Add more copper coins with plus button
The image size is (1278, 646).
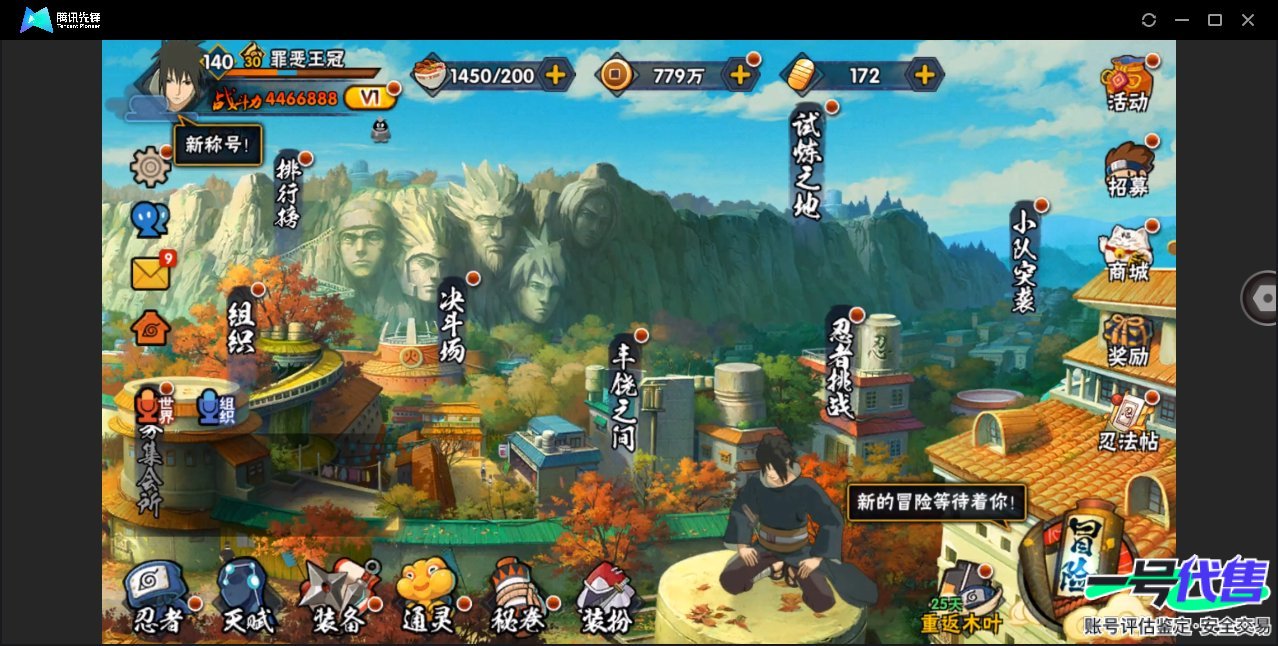tap(740, 74)
